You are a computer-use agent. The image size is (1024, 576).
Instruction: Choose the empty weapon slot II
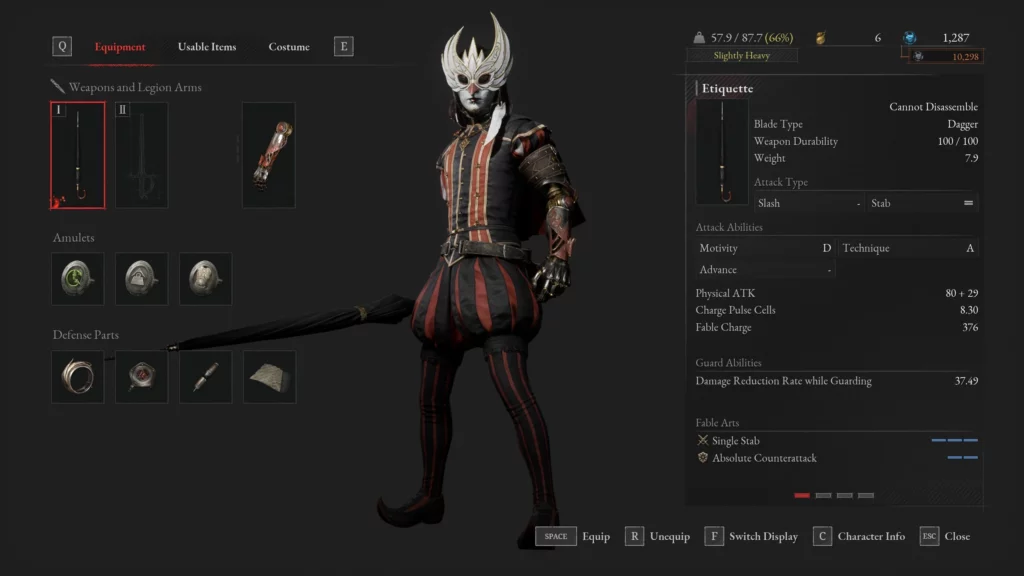coord(142,155)
